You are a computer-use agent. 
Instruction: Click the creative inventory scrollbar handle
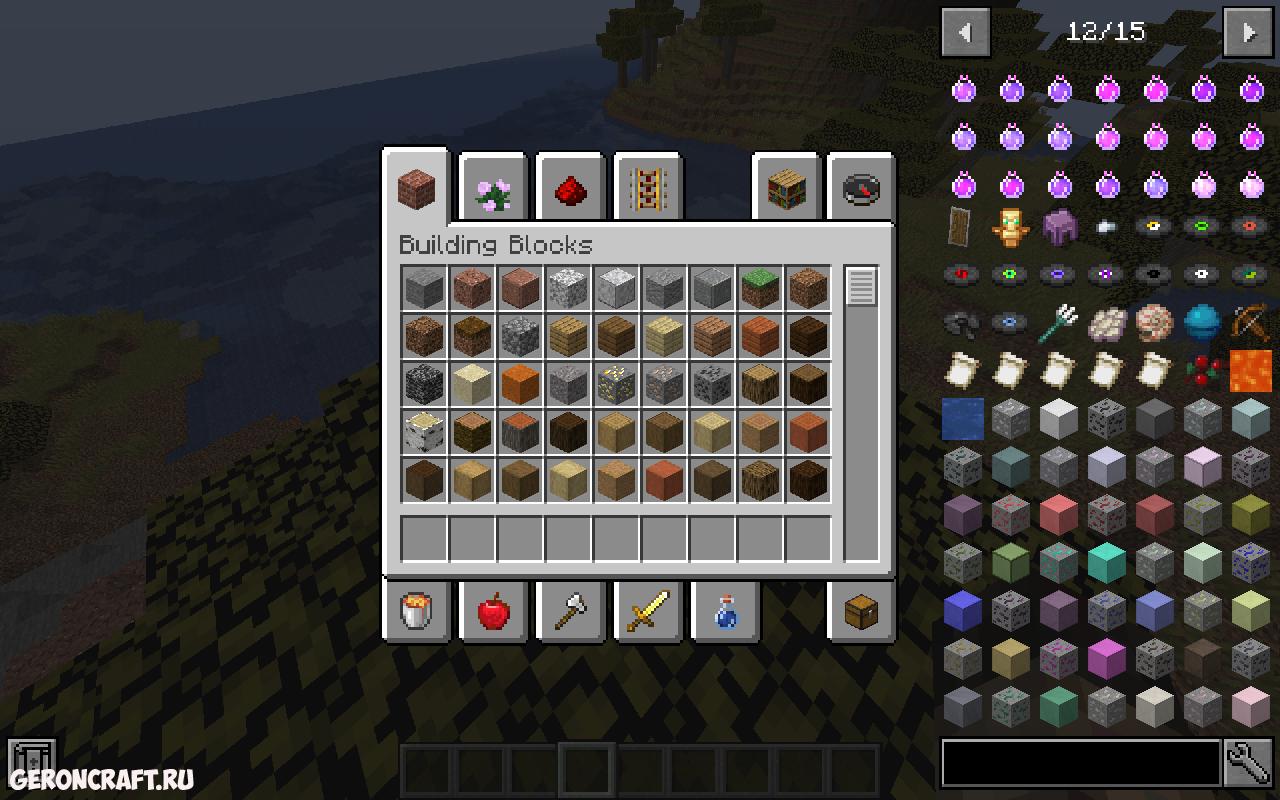(861, 287)
